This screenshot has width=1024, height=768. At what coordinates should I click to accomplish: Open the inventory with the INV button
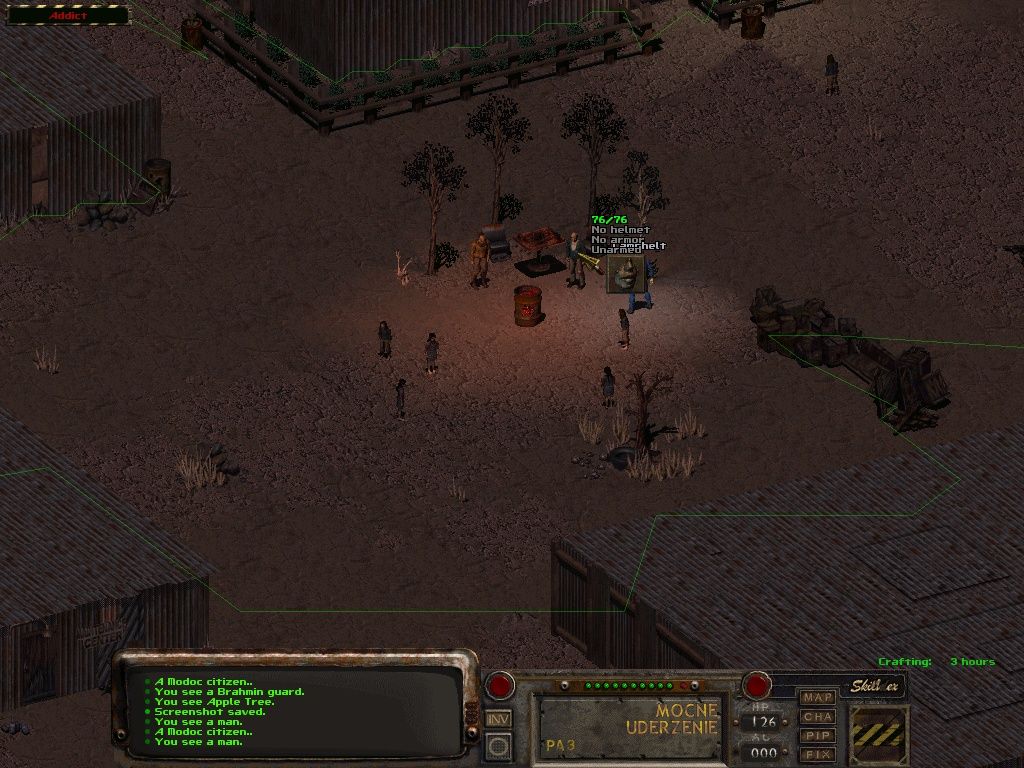coord(498,718)
